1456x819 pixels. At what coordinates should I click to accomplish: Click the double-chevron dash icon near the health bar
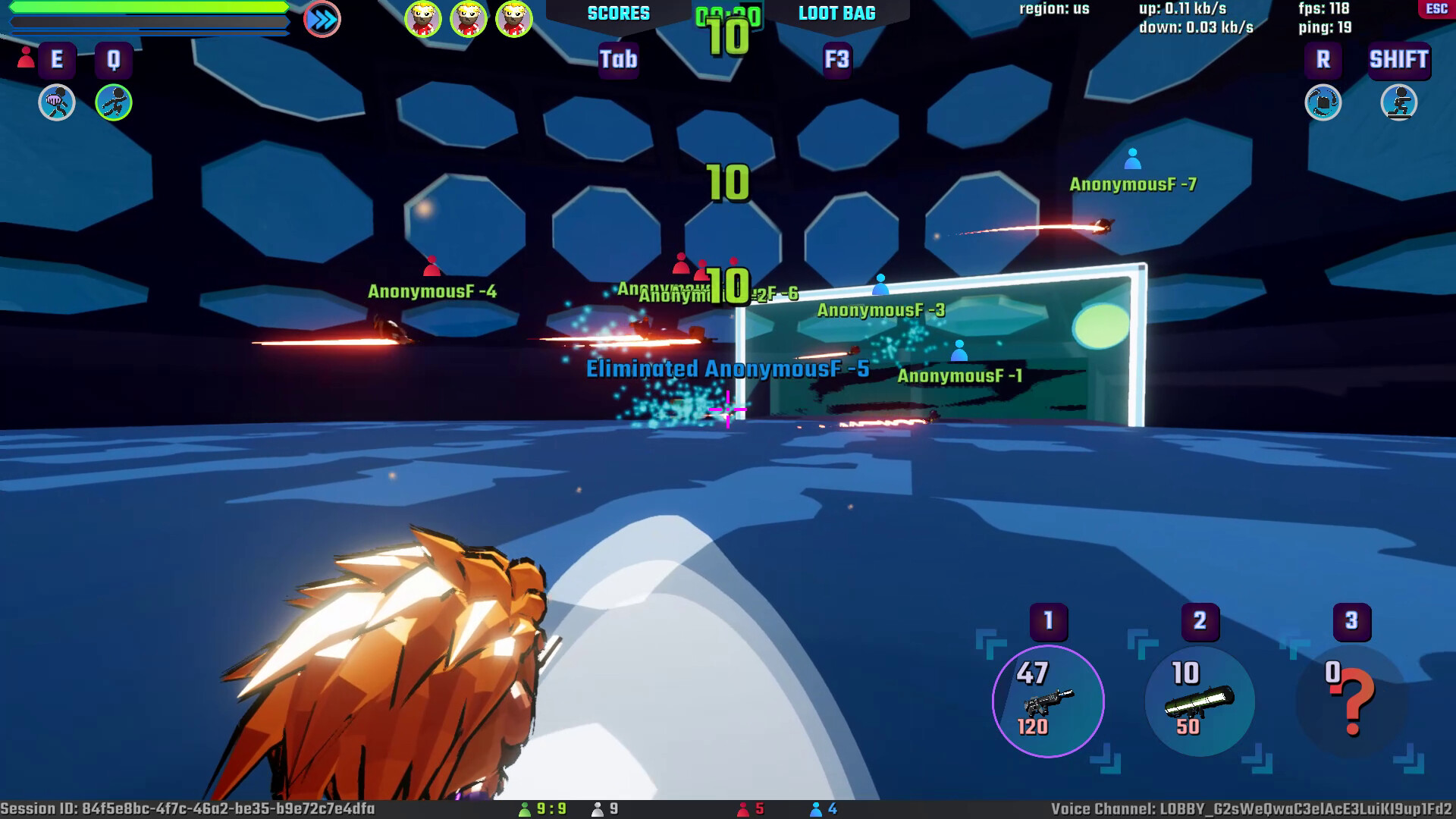point(322,18)
